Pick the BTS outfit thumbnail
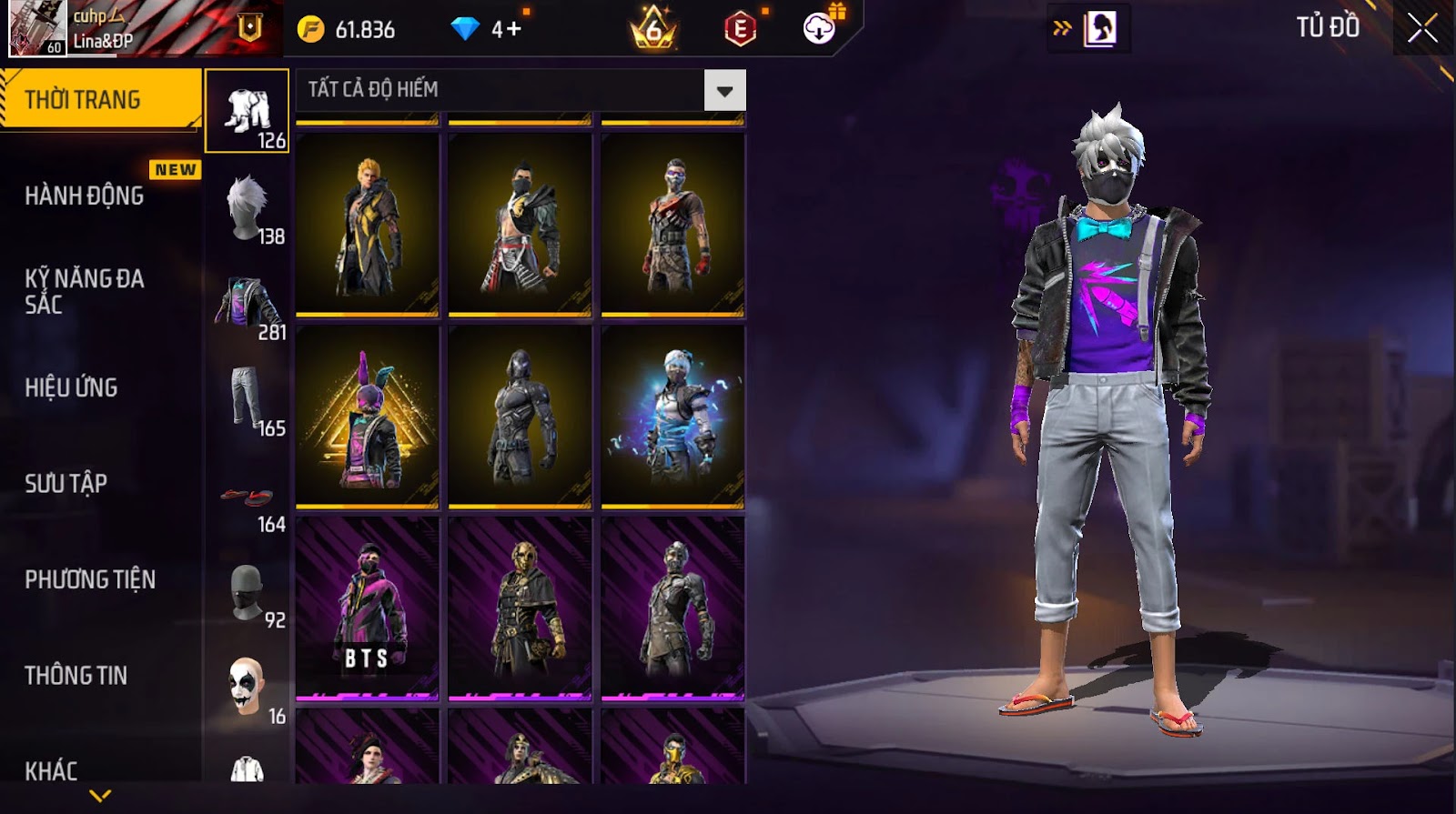 (368, 608)
